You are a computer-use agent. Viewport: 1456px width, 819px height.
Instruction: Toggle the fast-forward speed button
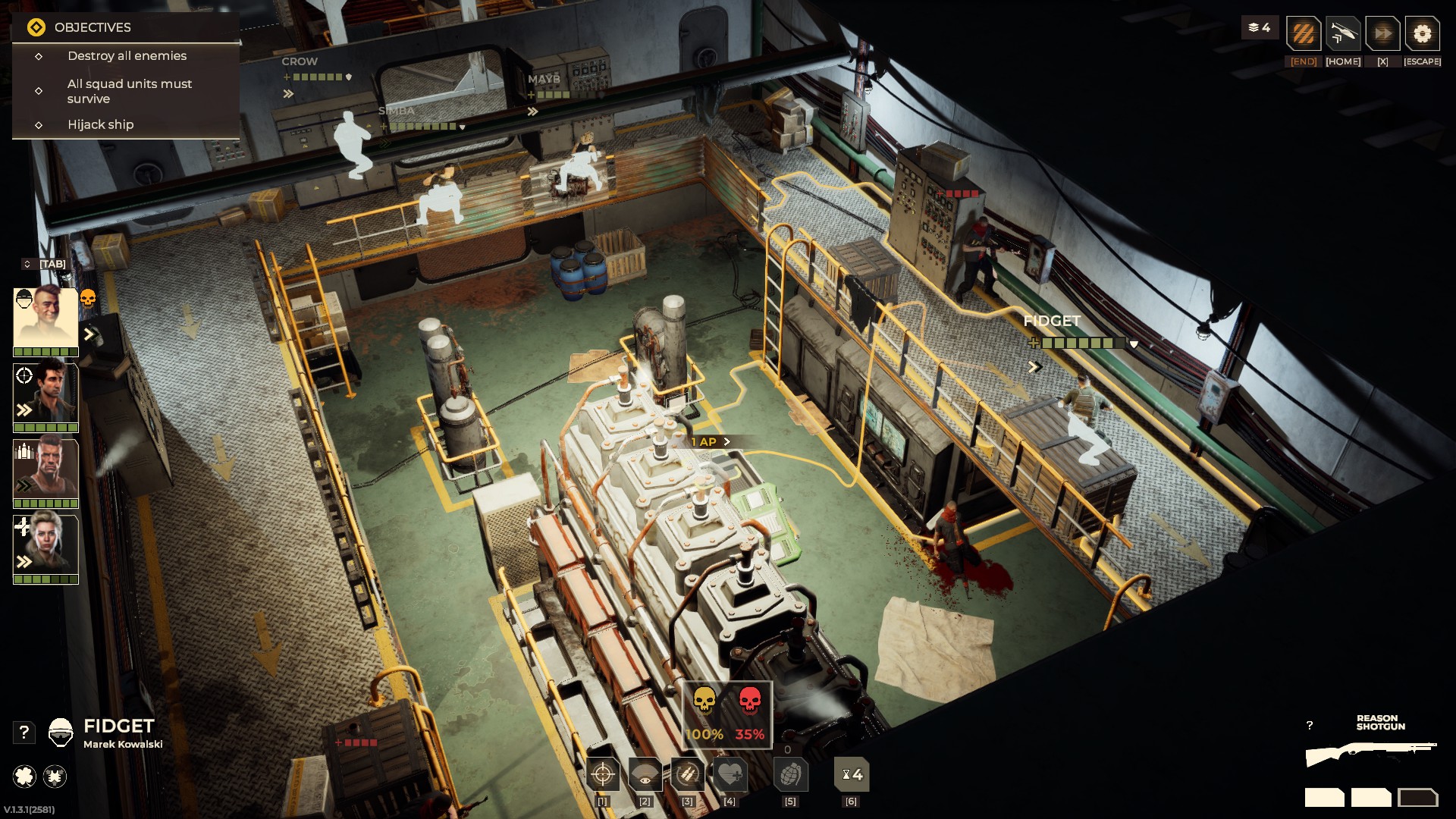pos(1382,34)
